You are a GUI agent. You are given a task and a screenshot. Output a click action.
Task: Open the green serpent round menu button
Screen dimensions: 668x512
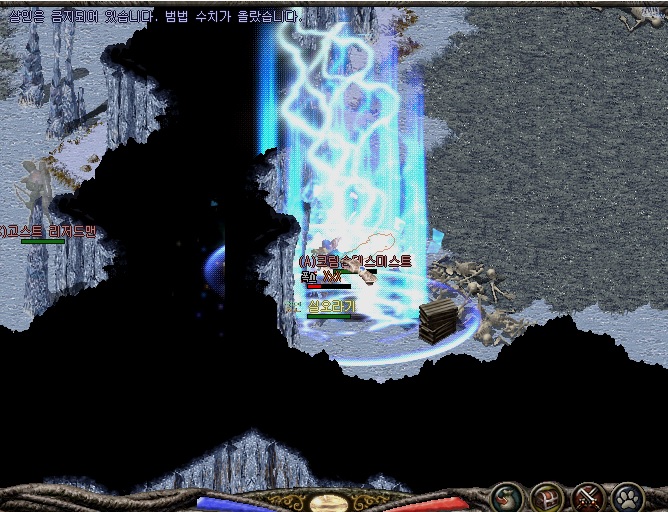point(507,496)
